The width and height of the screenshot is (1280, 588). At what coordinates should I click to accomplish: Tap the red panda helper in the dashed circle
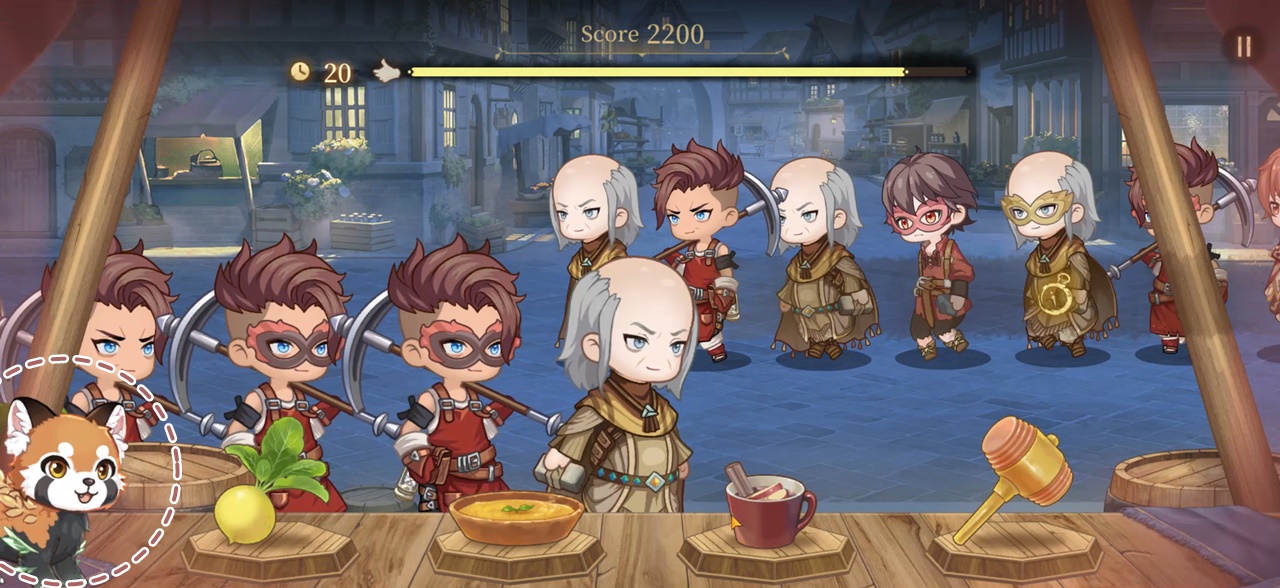click(x=70, y=472)
